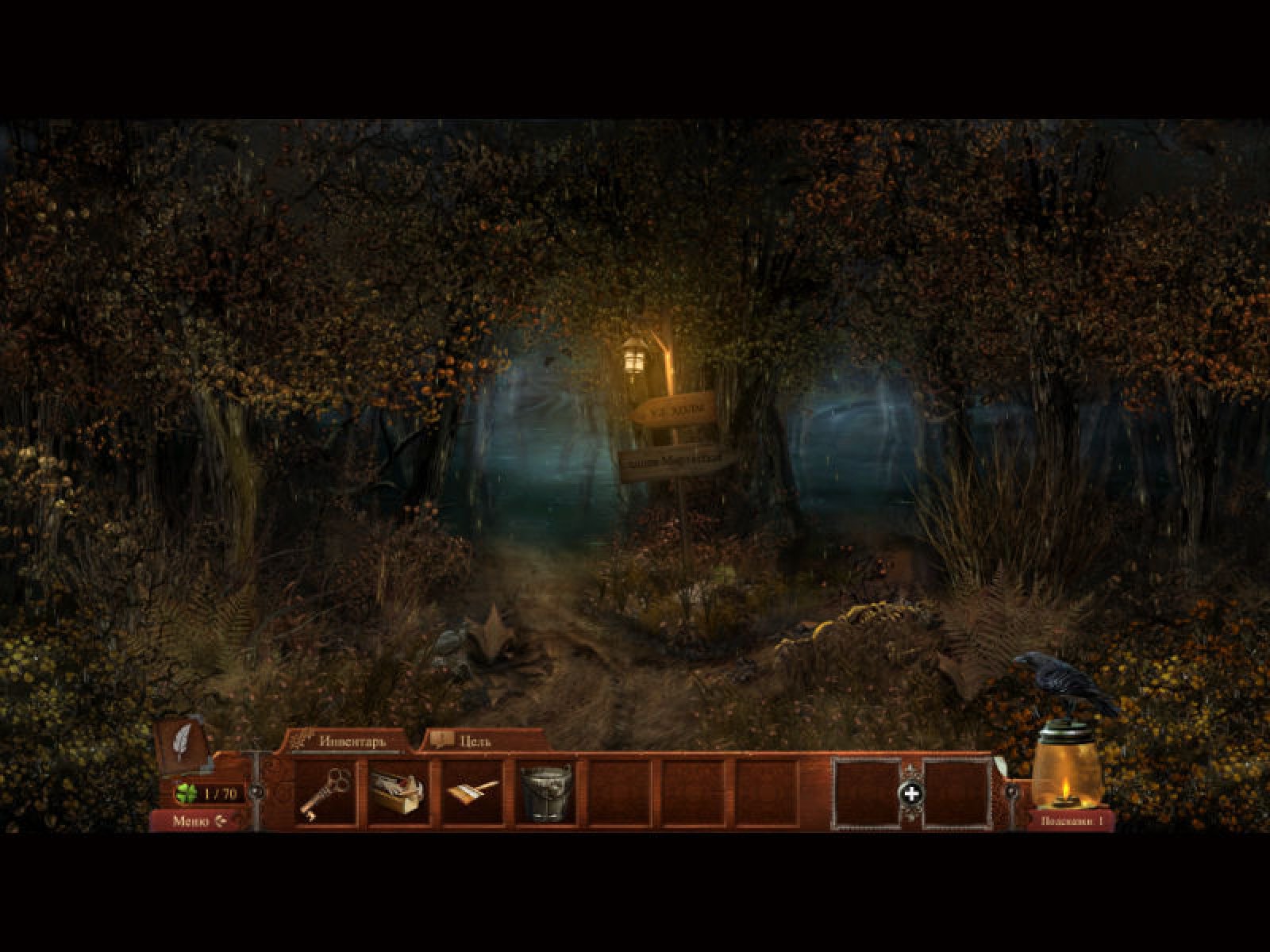This screenshot has width=1270, height=952.
Task: Select the wooden toolbox item
Action: pos(398,792)
